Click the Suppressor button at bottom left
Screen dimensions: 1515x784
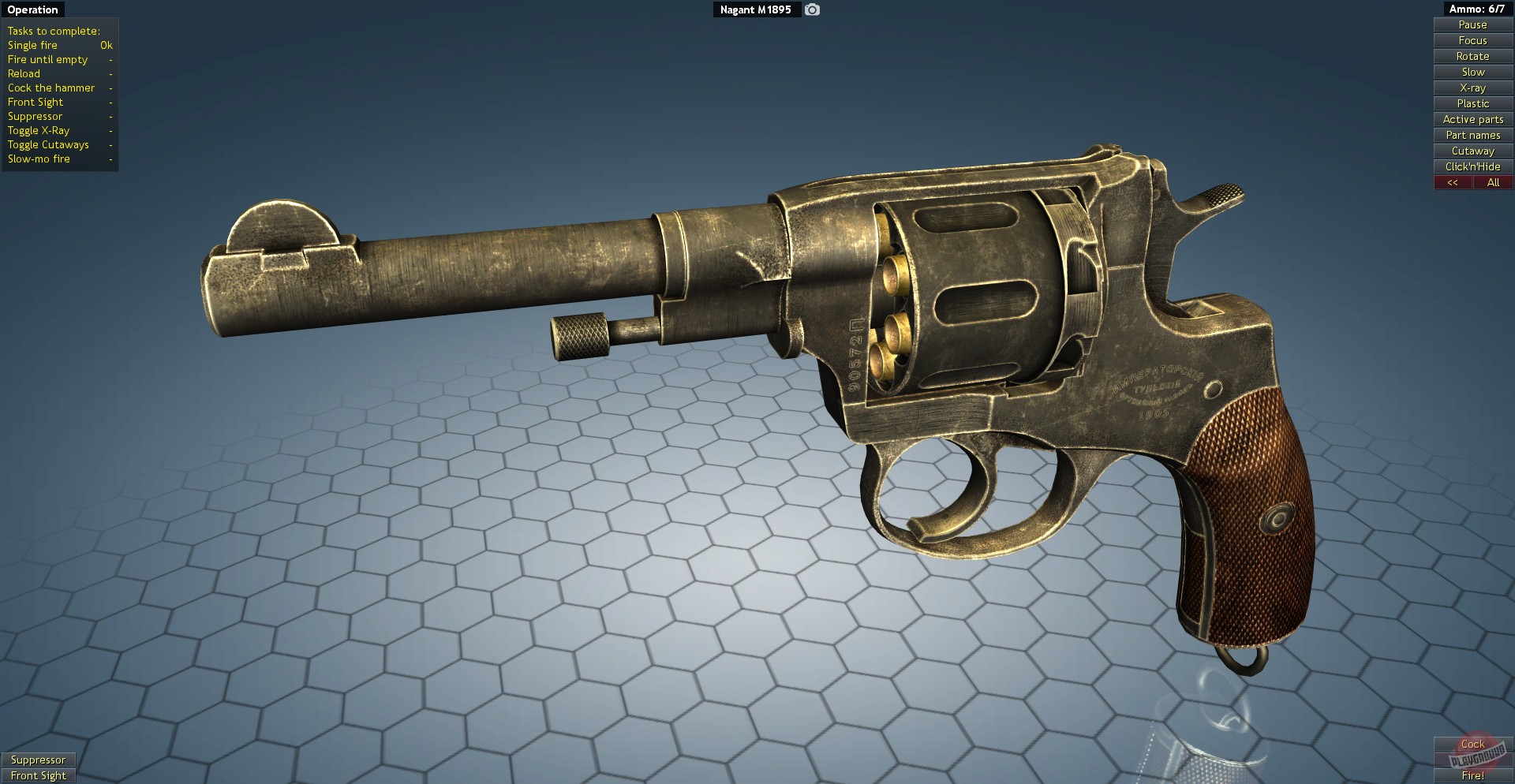(x=39, y=760)
